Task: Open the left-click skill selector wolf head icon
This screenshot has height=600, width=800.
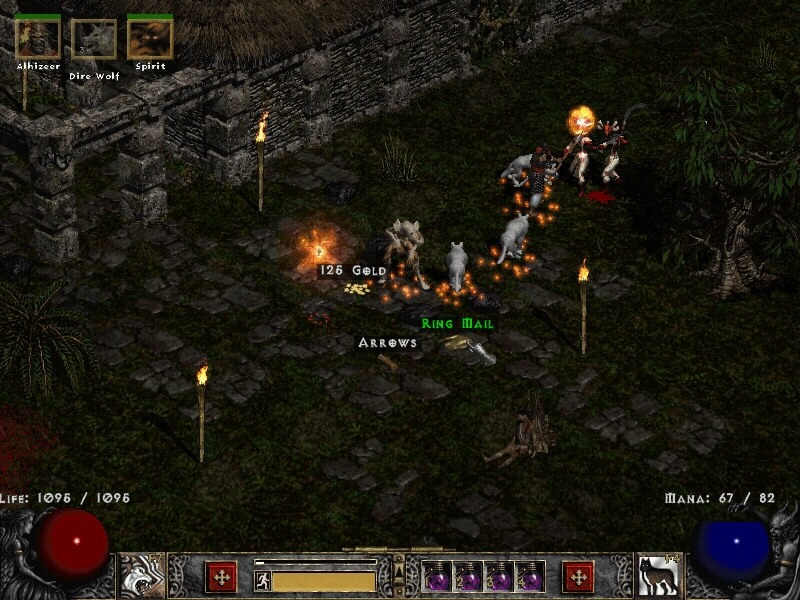Action: [x=142, y=575]
